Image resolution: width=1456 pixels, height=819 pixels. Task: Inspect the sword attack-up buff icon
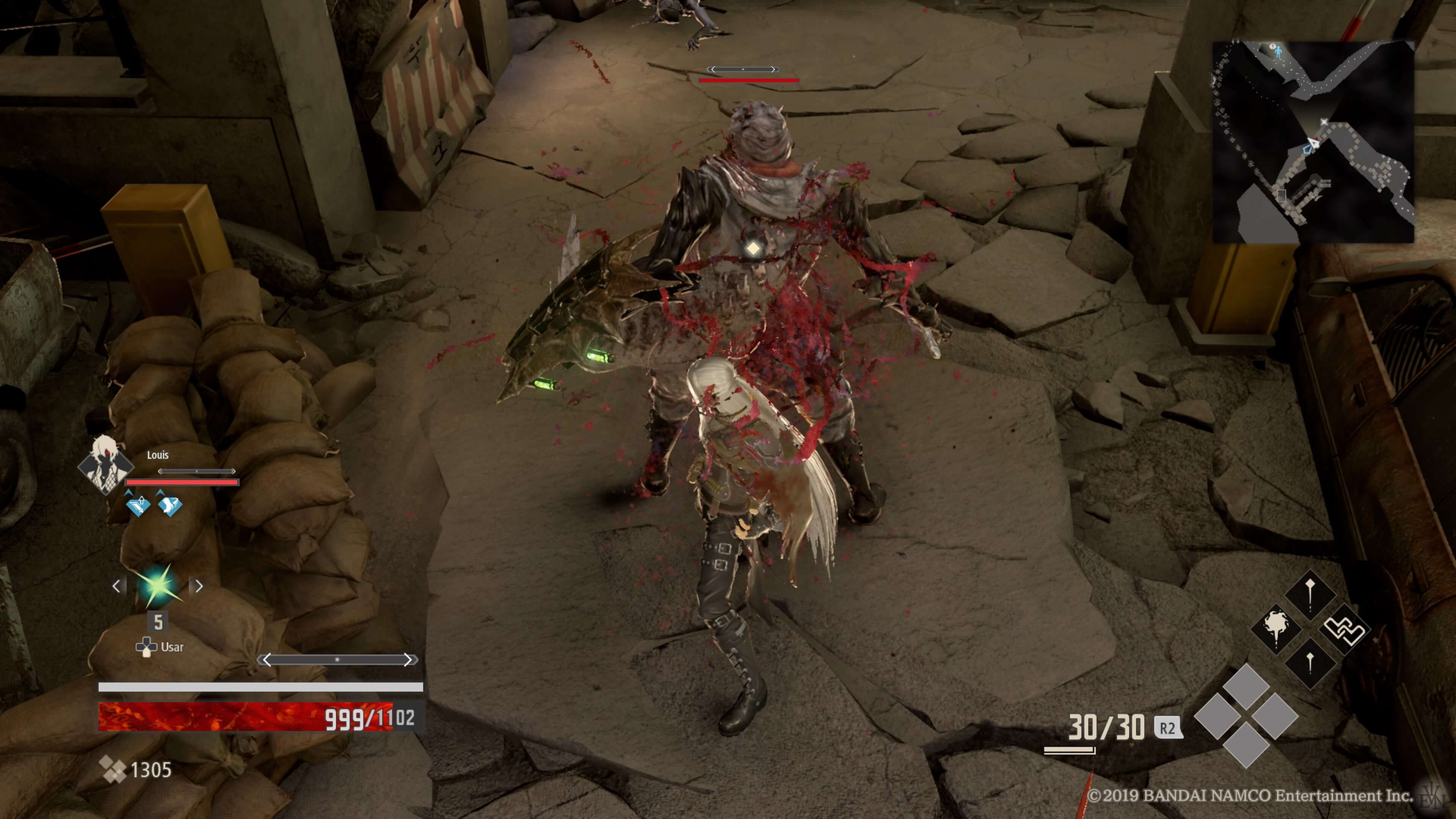pyautogui.click(x=138, y=504)
